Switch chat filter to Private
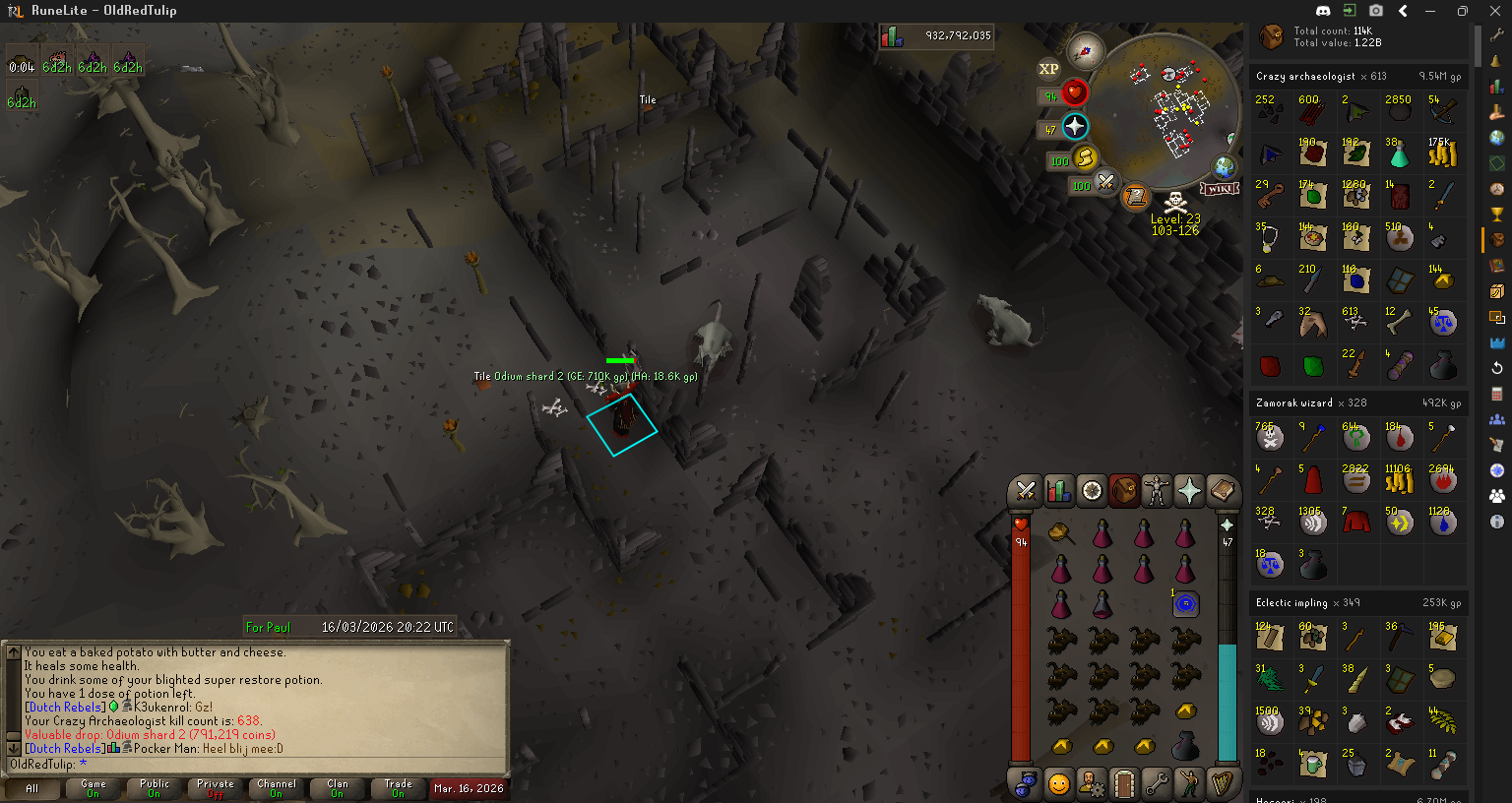1512x803 pixels. pyautogui.click(x=215, y=788)
